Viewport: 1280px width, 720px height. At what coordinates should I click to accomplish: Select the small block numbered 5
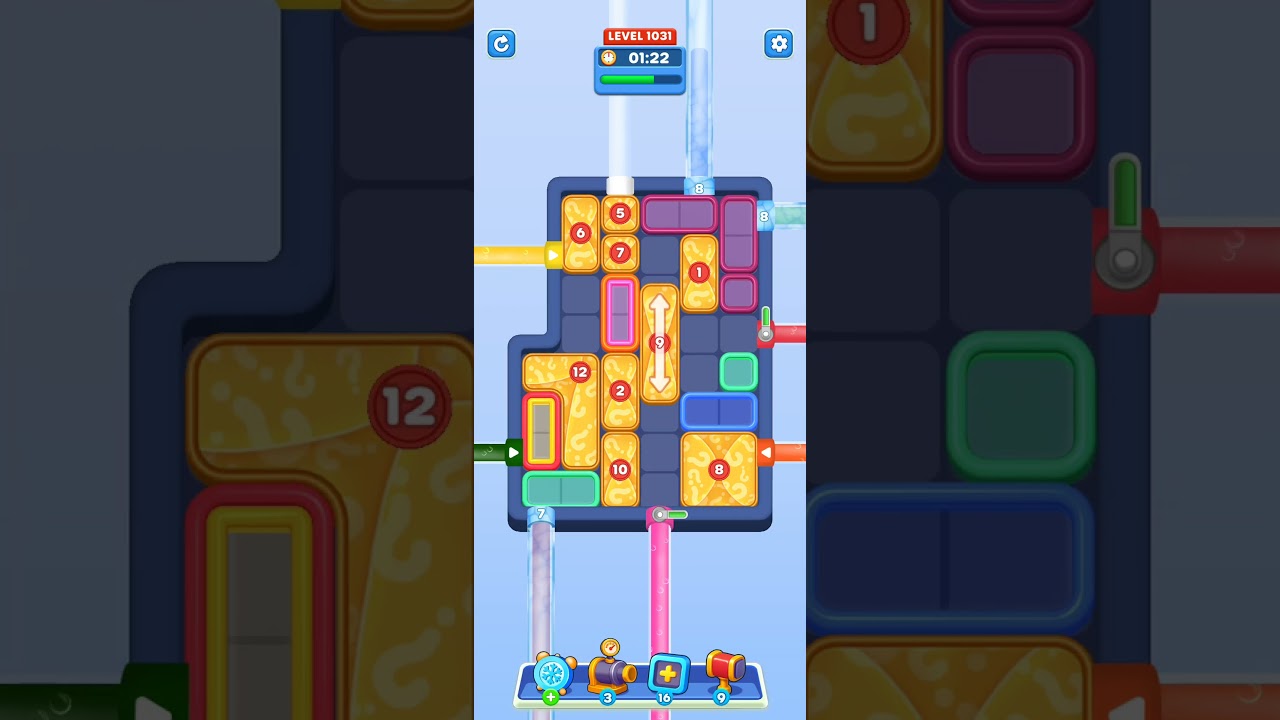(x=620, y=213)
